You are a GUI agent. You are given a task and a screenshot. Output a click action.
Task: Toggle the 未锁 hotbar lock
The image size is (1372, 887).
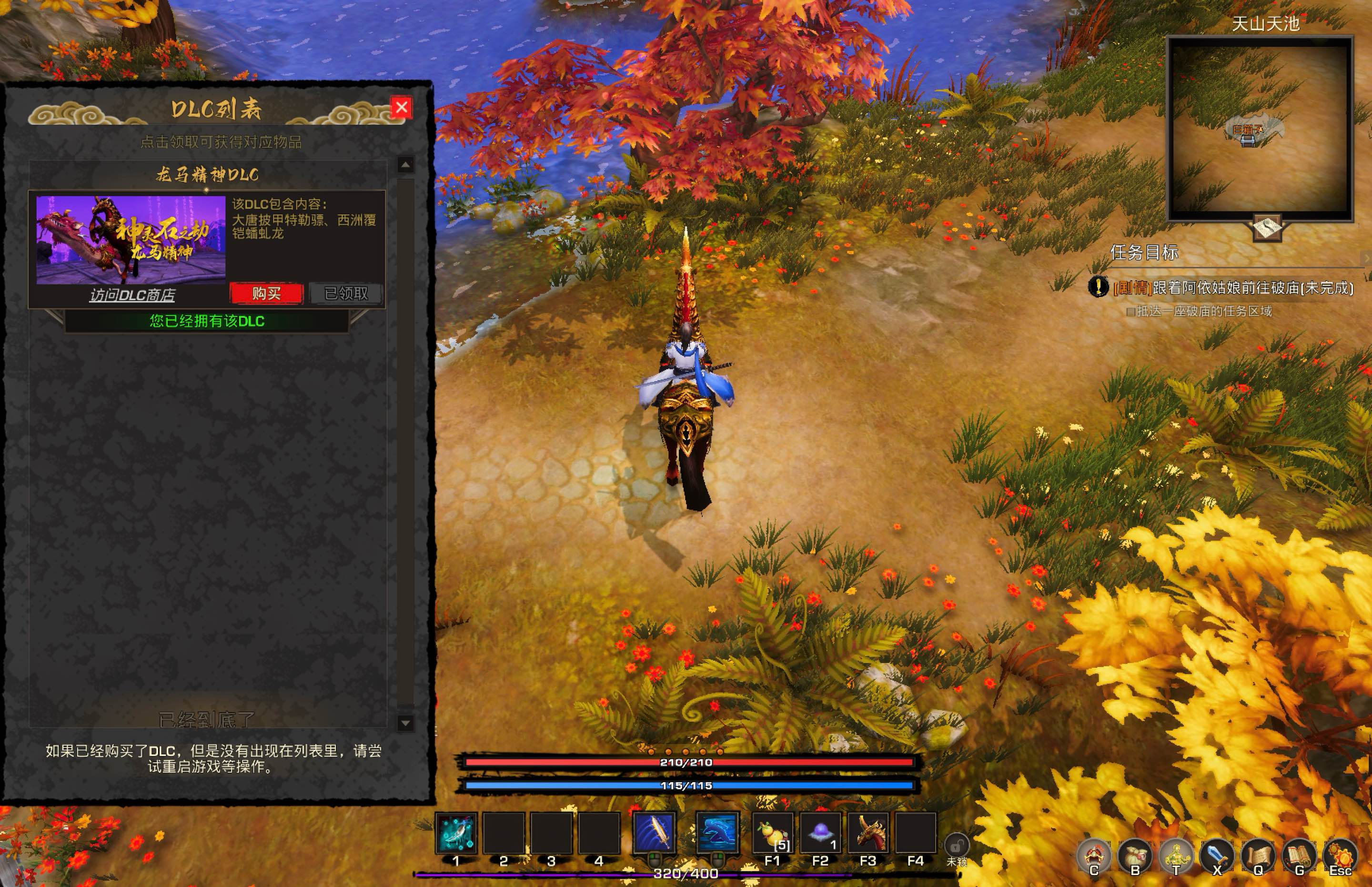click(957, 846)
